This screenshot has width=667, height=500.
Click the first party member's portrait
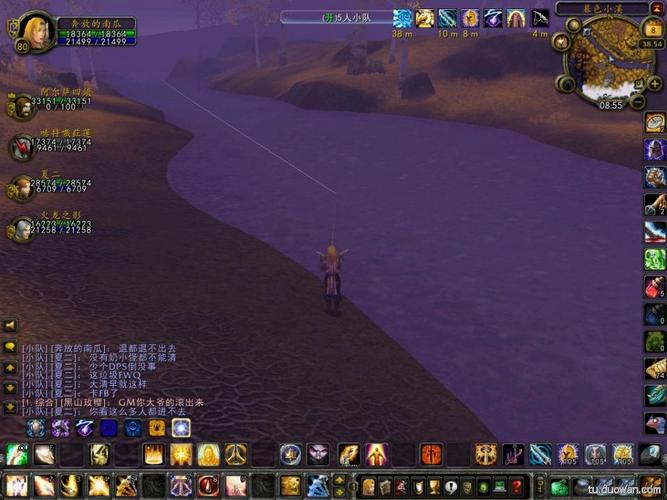click(22, 105)
